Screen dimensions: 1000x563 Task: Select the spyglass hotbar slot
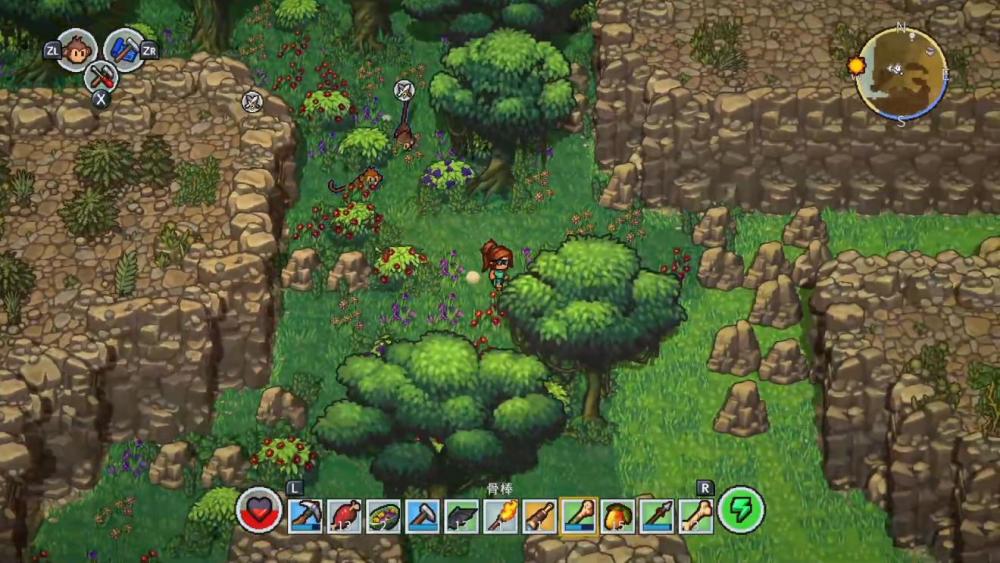tap(539, 516)
